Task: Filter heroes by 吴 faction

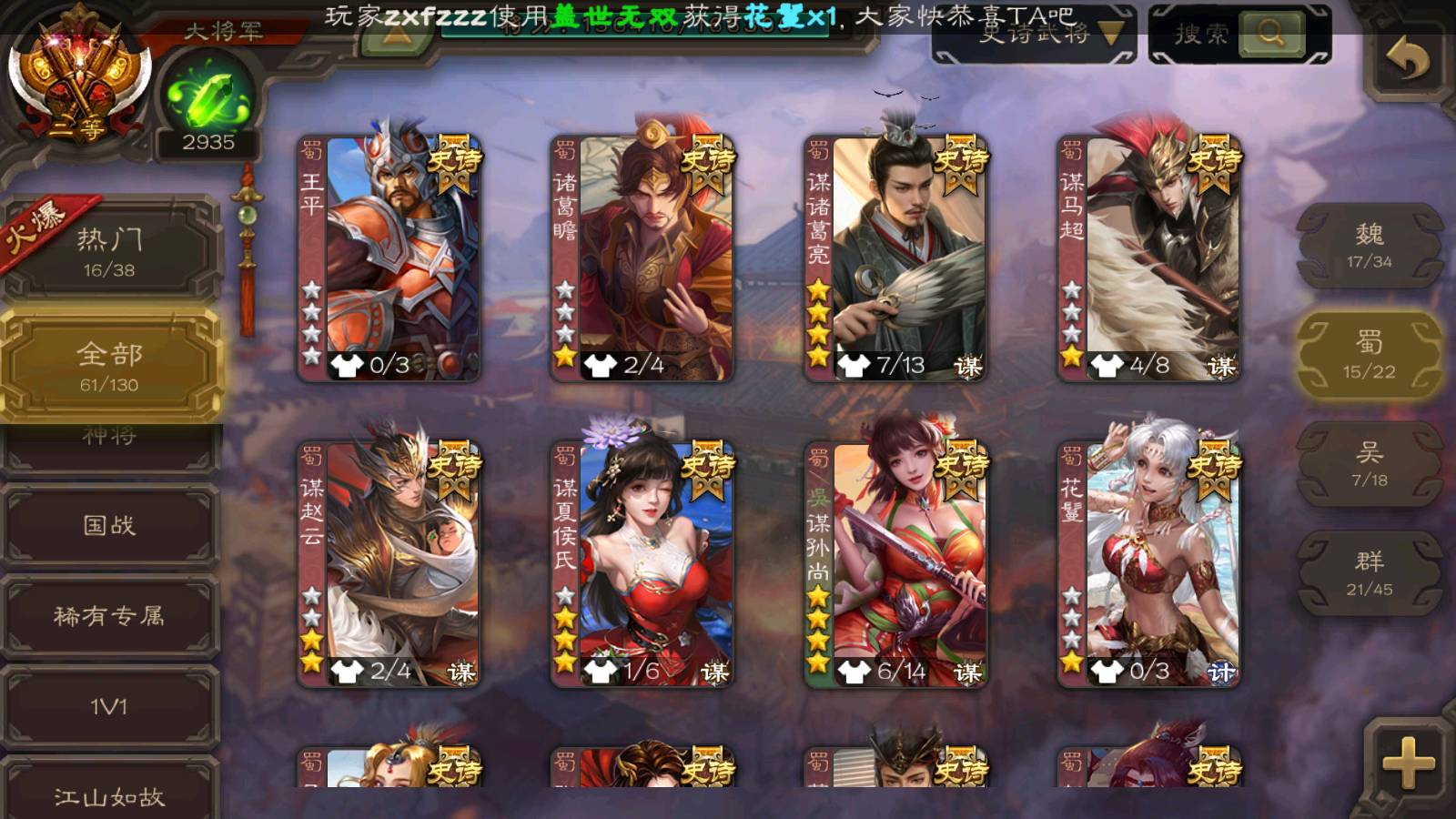Action: [1369, 464]
